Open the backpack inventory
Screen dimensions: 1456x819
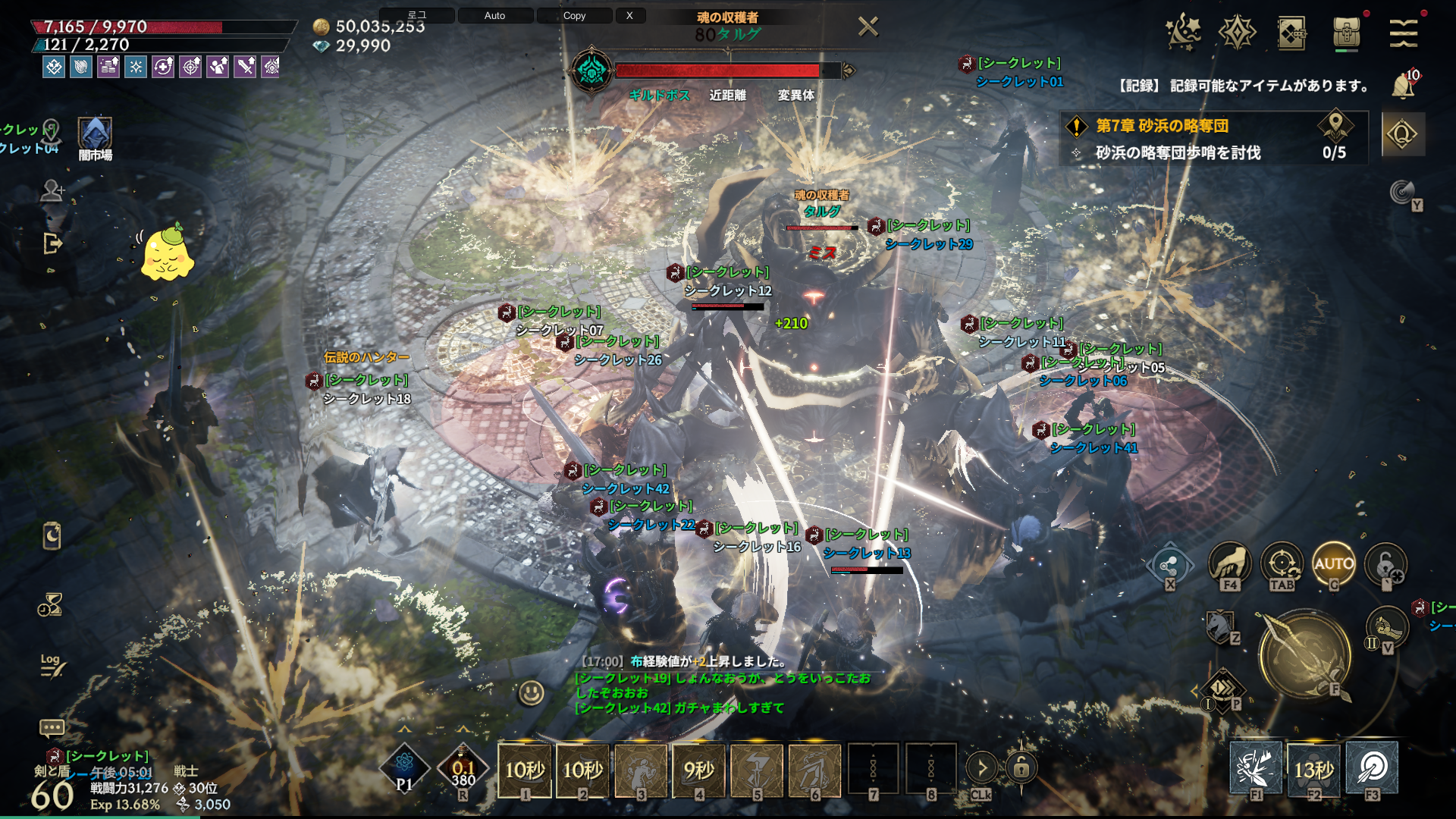pos(1346,33)
